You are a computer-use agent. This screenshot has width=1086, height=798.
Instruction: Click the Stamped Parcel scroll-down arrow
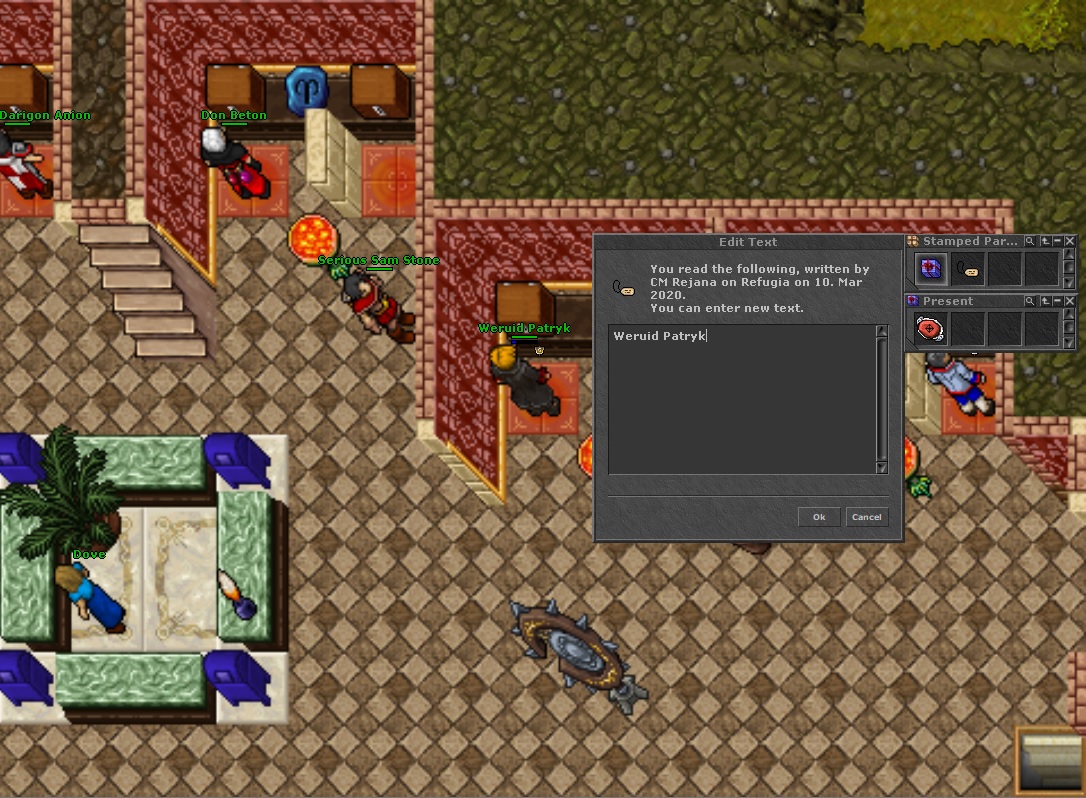1070,282
